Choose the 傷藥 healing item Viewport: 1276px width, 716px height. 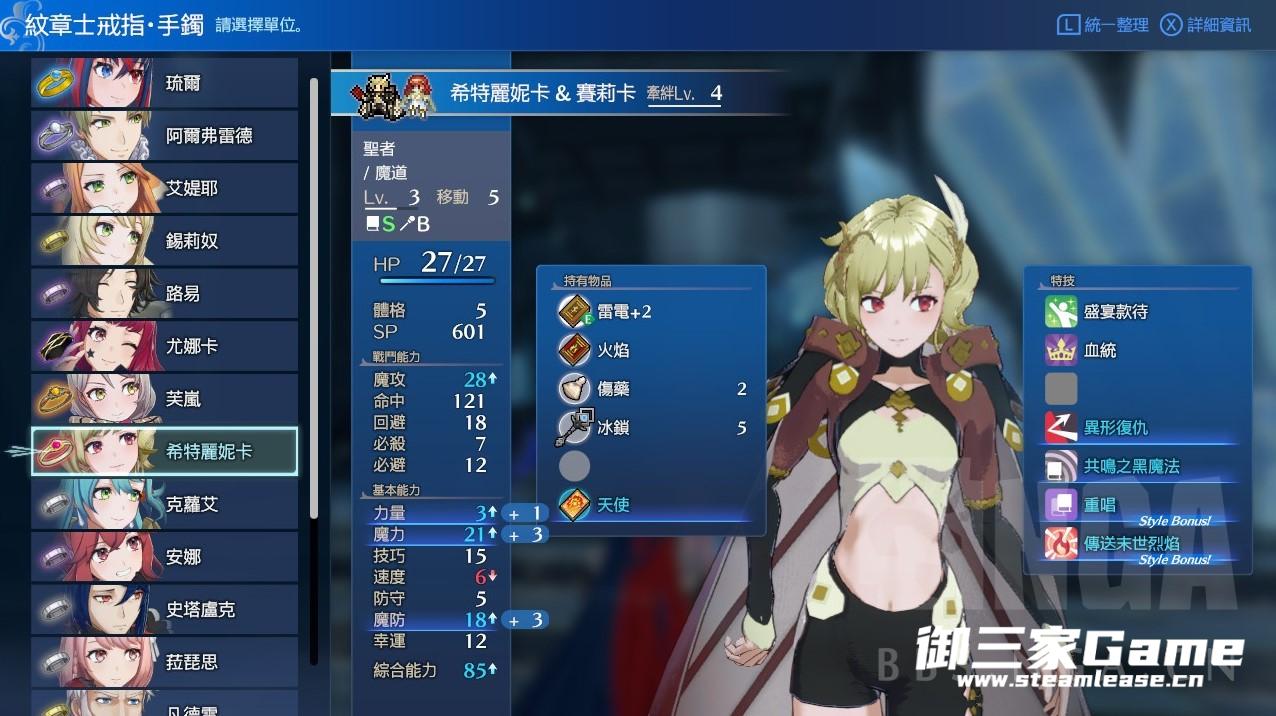click(x=613, y=389)
